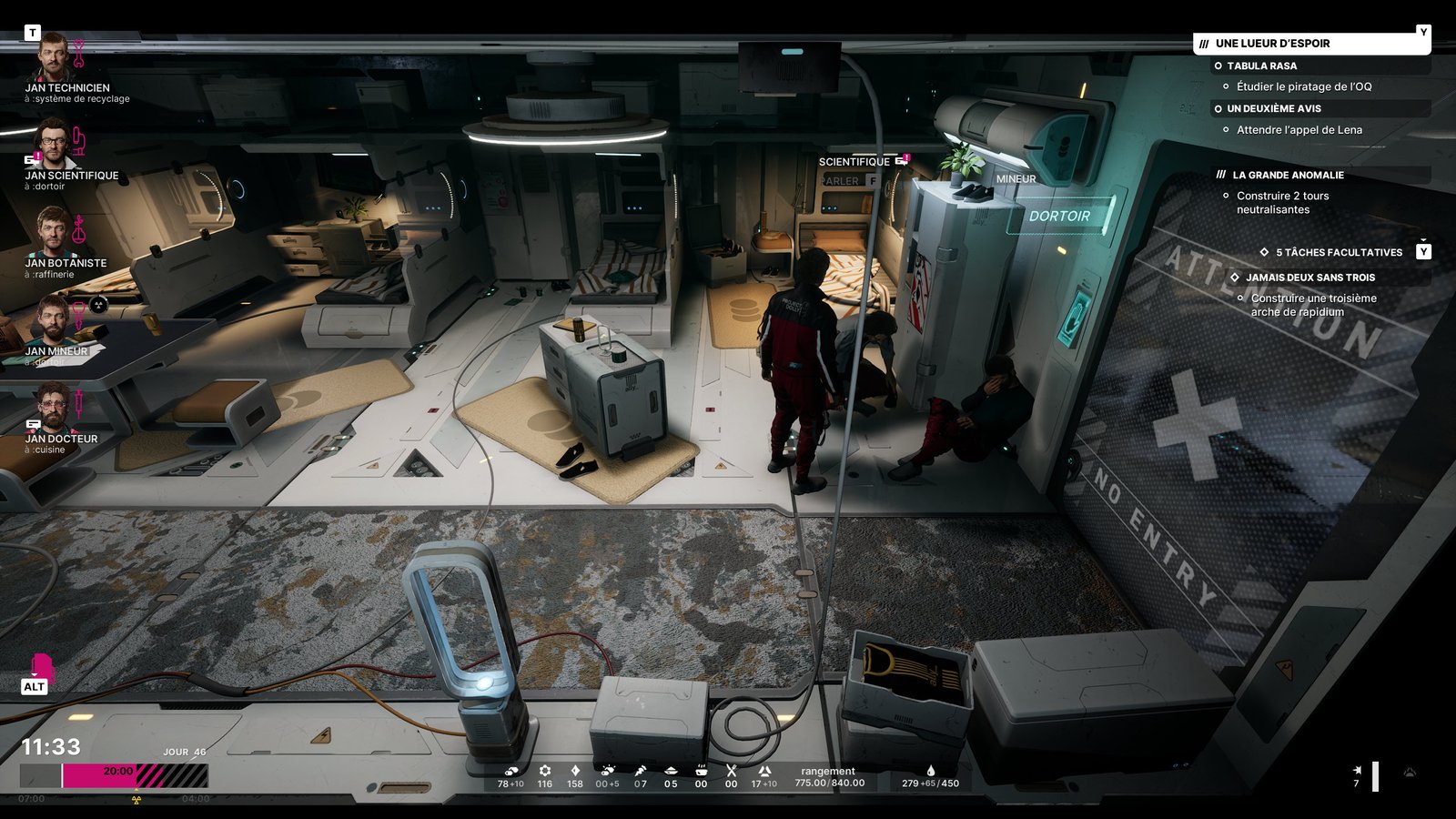Click the Dortoir room label
The width and height of the screenshot is (1456, 819).
point(1059,217)
